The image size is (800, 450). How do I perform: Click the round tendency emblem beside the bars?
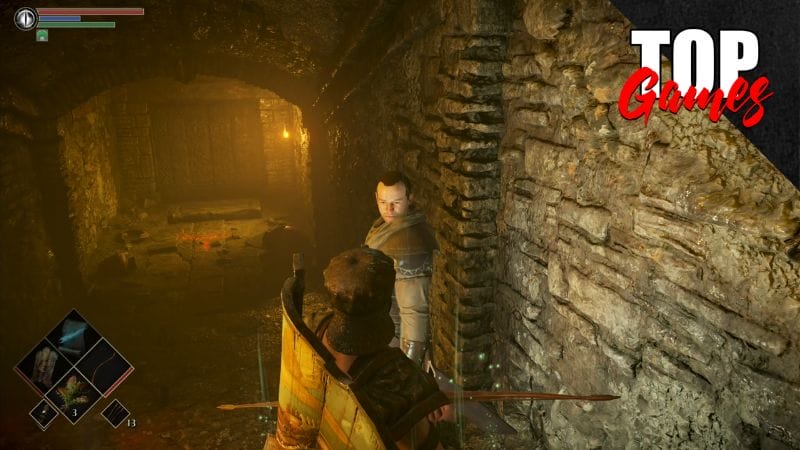pos(24,17)
